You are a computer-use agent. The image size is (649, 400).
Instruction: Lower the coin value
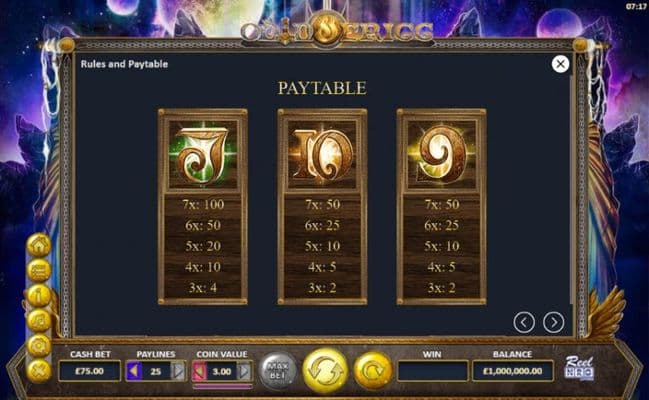198,371
